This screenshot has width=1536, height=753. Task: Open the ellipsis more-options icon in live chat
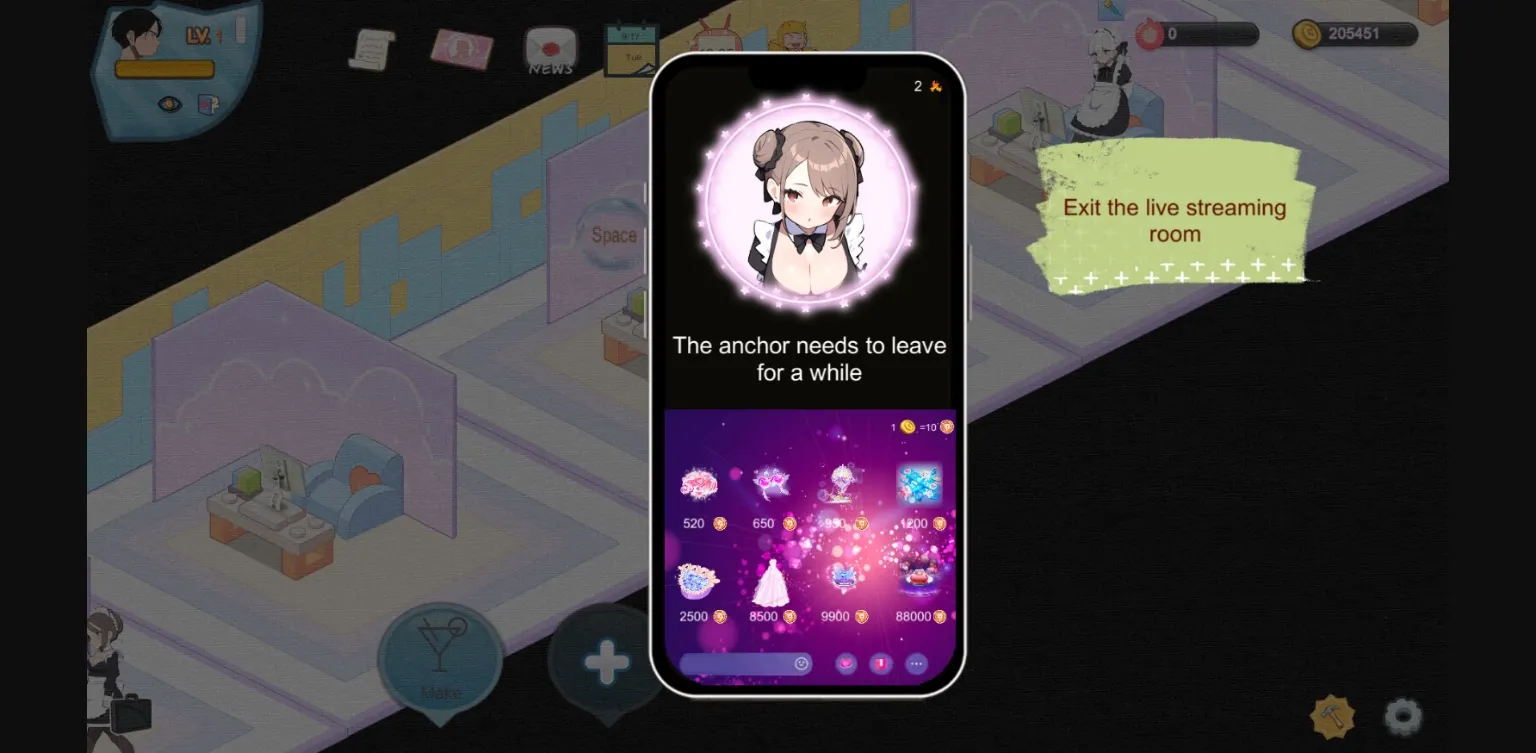pyautogui.click(x=916, y=664)
